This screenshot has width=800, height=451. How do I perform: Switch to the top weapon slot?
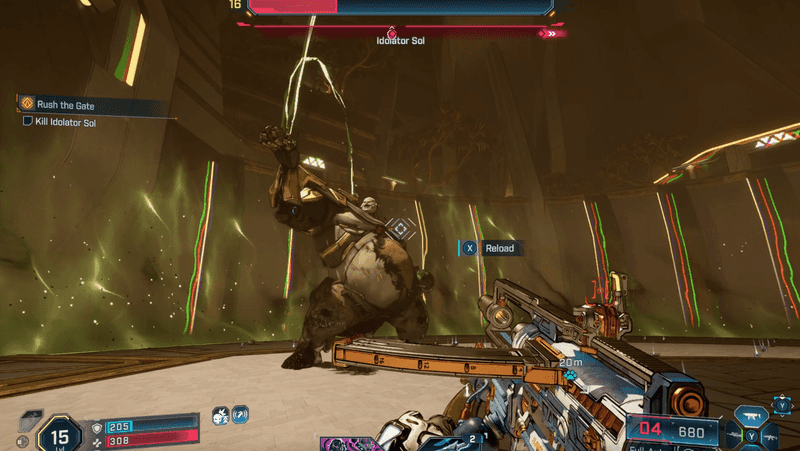point(751,414)
